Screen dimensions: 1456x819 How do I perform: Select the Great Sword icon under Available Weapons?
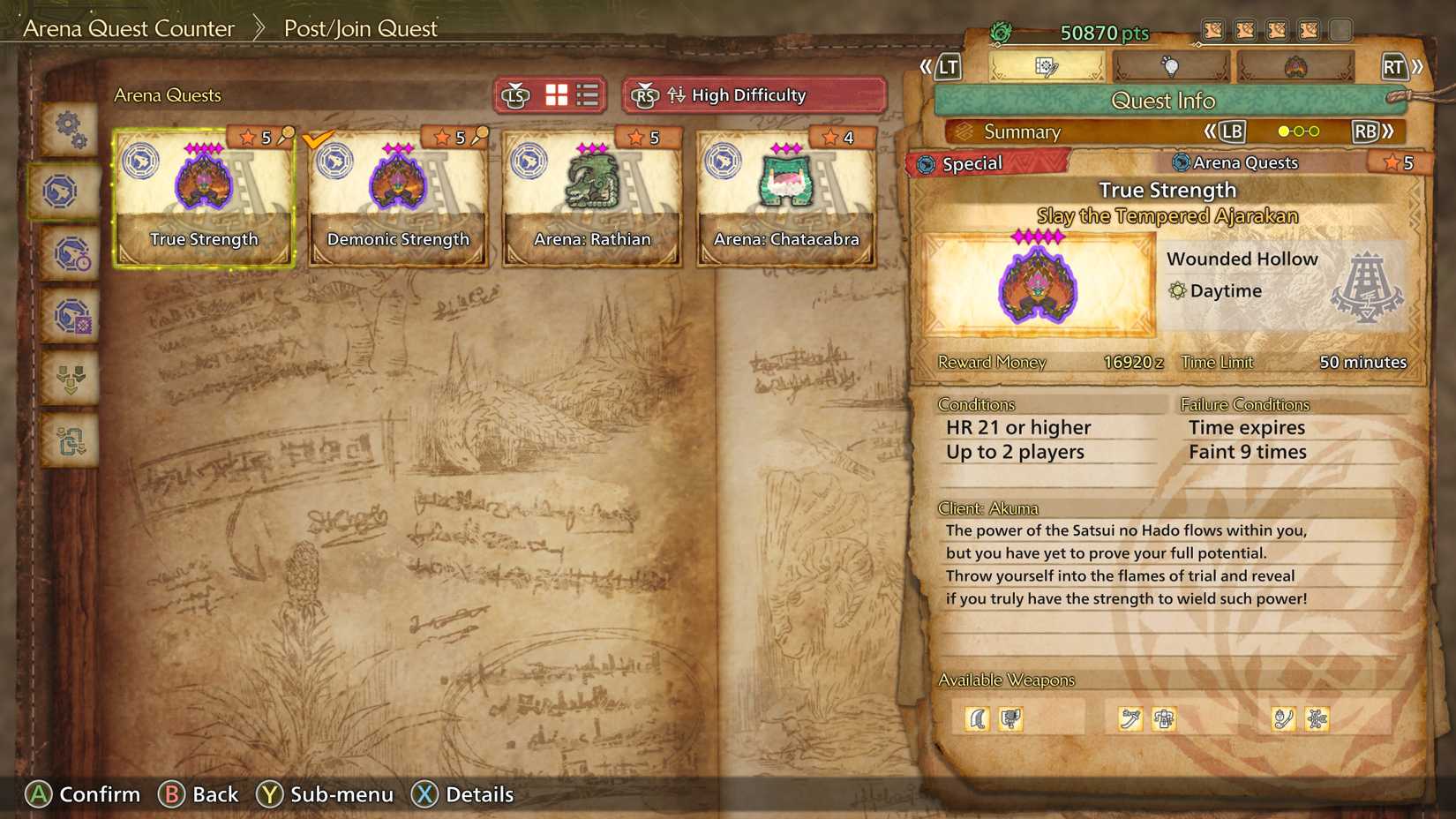[977, 718]
